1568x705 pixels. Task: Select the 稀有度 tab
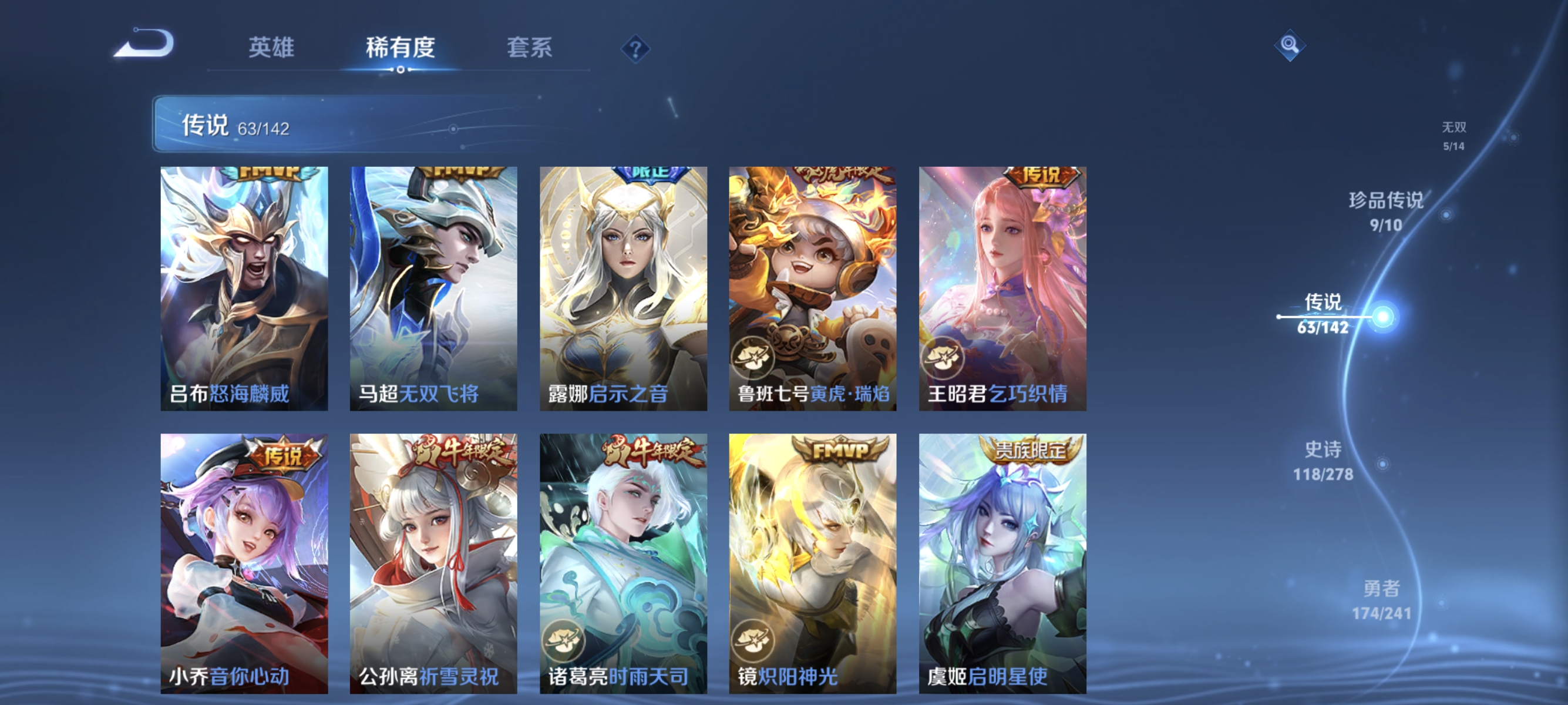(401, 49)
